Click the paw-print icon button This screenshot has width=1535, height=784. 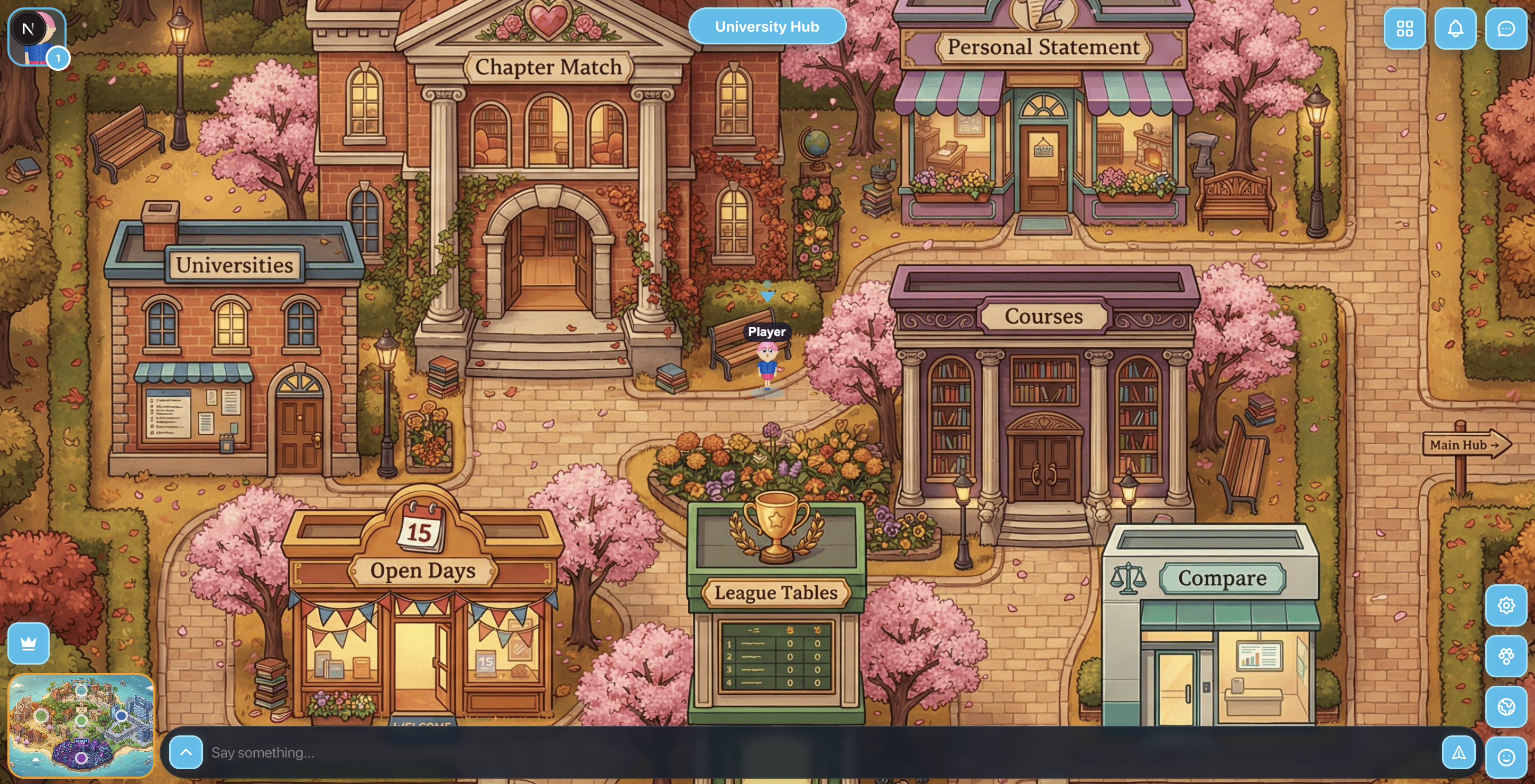(x=1506, y=656)
